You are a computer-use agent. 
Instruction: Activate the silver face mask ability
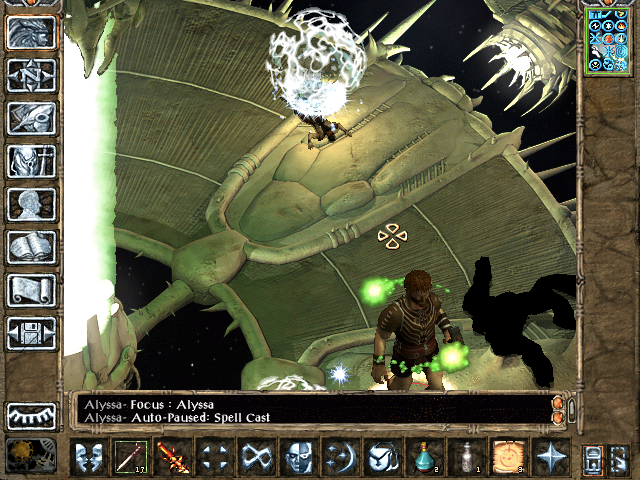click(298, 457)
